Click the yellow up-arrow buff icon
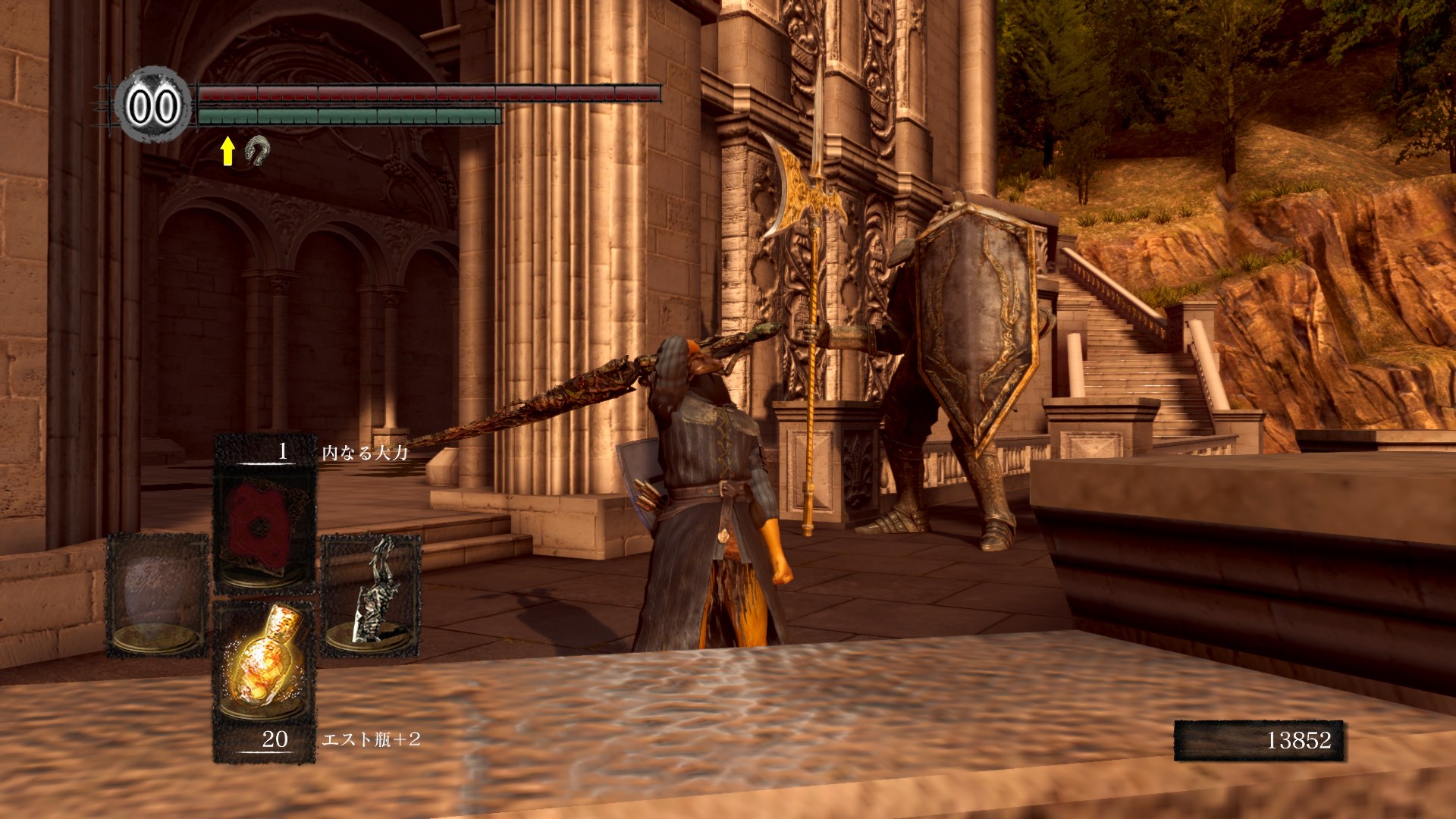The width and height of the screenshot is (1456, 819). [x=227, y=152]
